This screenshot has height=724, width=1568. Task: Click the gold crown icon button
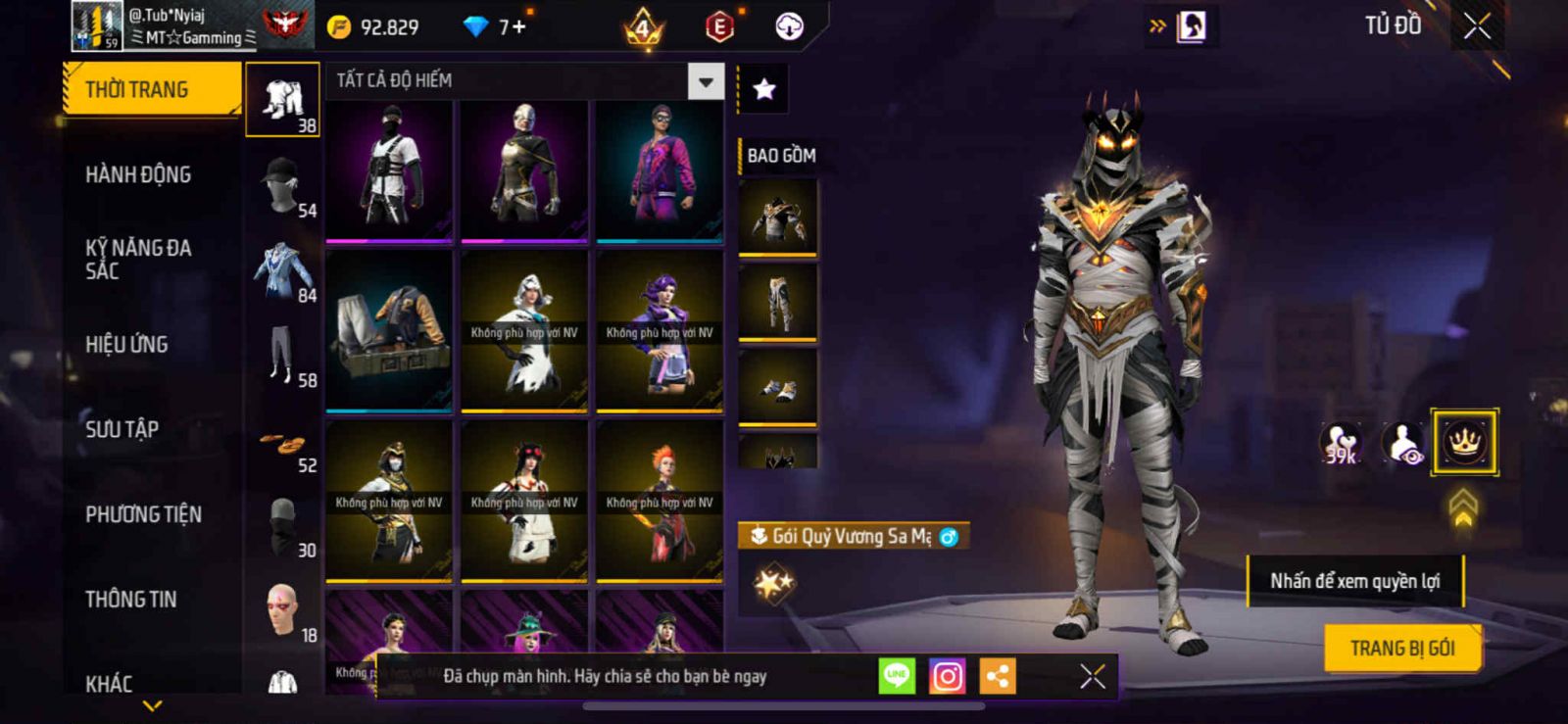point(1464,443)
